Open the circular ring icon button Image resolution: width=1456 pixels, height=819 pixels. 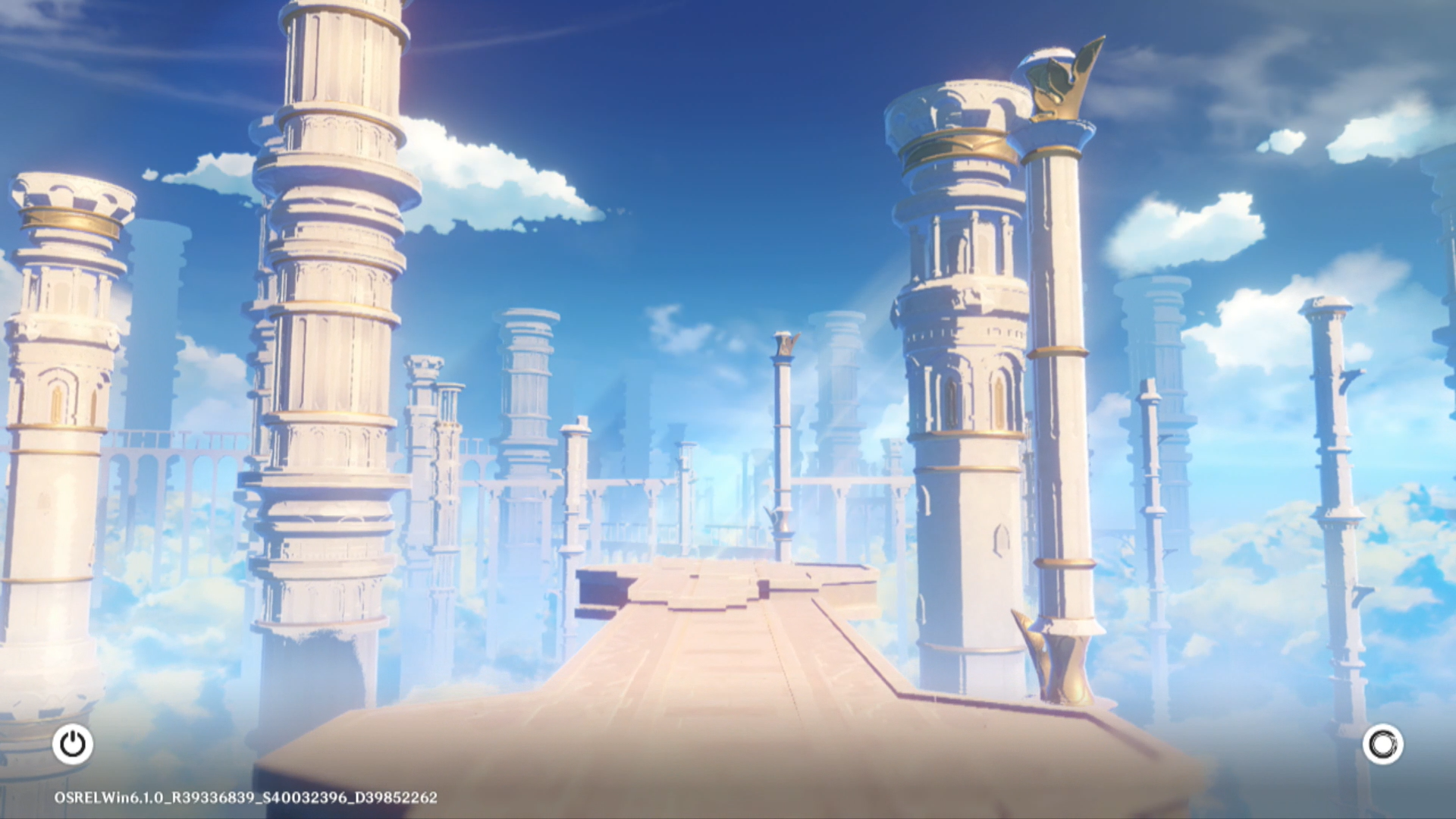[1382, 744]
